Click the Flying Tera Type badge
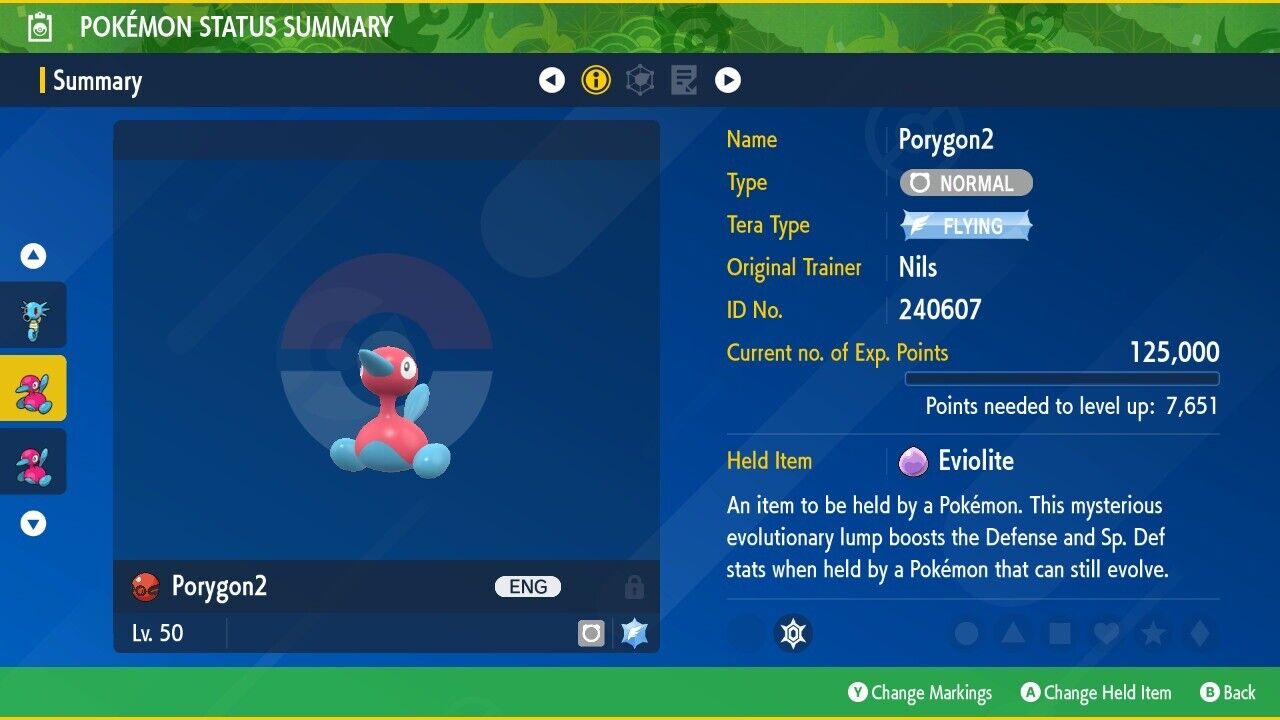 [966, 226]
